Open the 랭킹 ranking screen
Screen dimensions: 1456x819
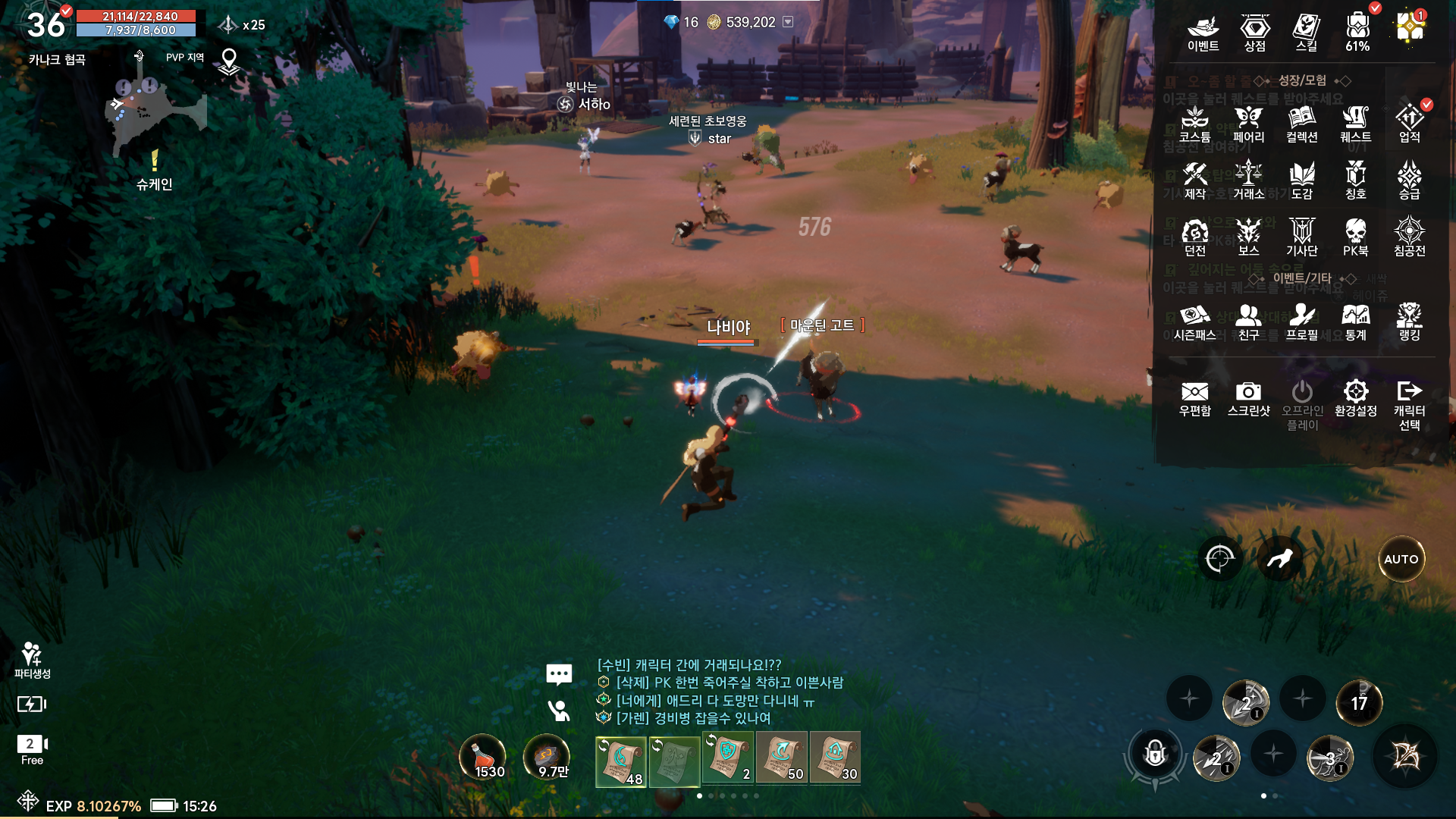coord(1409,322)
